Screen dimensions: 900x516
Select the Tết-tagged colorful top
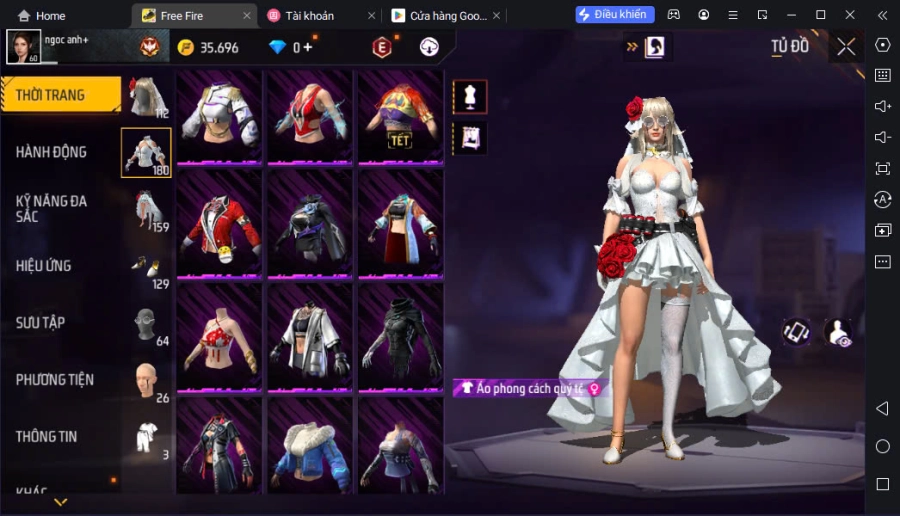tap(399, 116)
